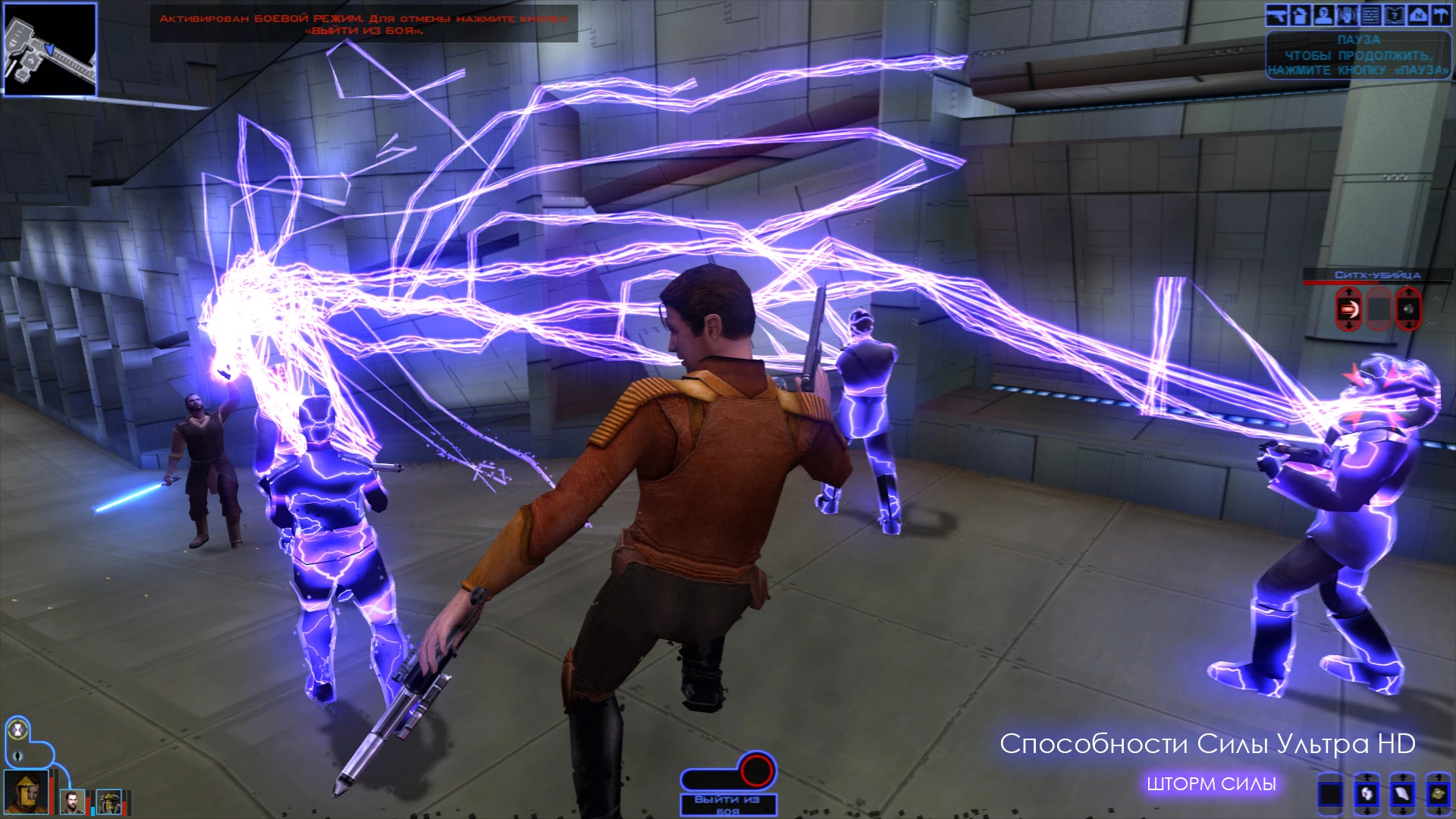View the character record sheet icon
This screenshot has height=819, width=1456.
(1323, 14)
